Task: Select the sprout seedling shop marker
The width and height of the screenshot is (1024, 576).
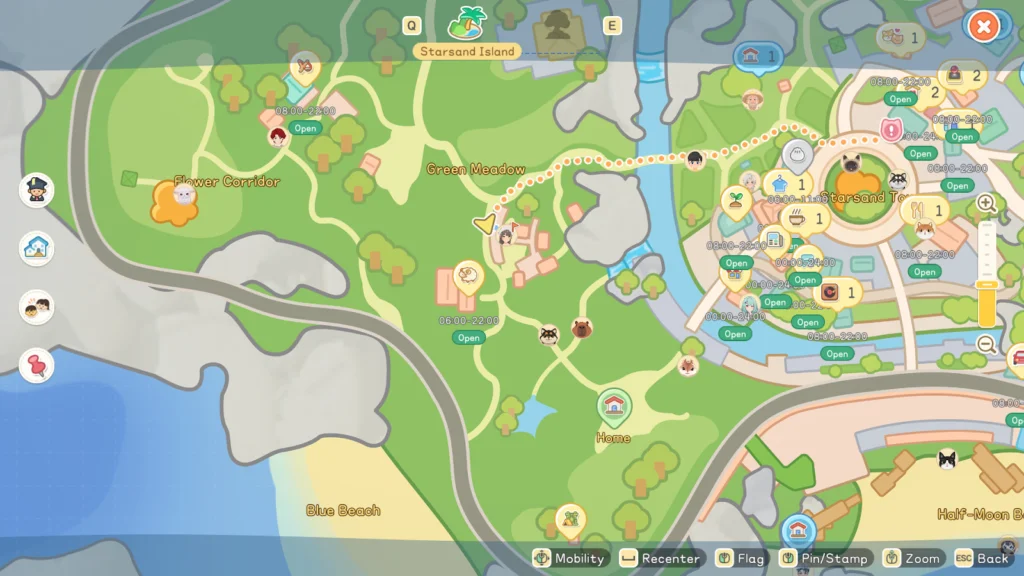Action: pos(735,200)
